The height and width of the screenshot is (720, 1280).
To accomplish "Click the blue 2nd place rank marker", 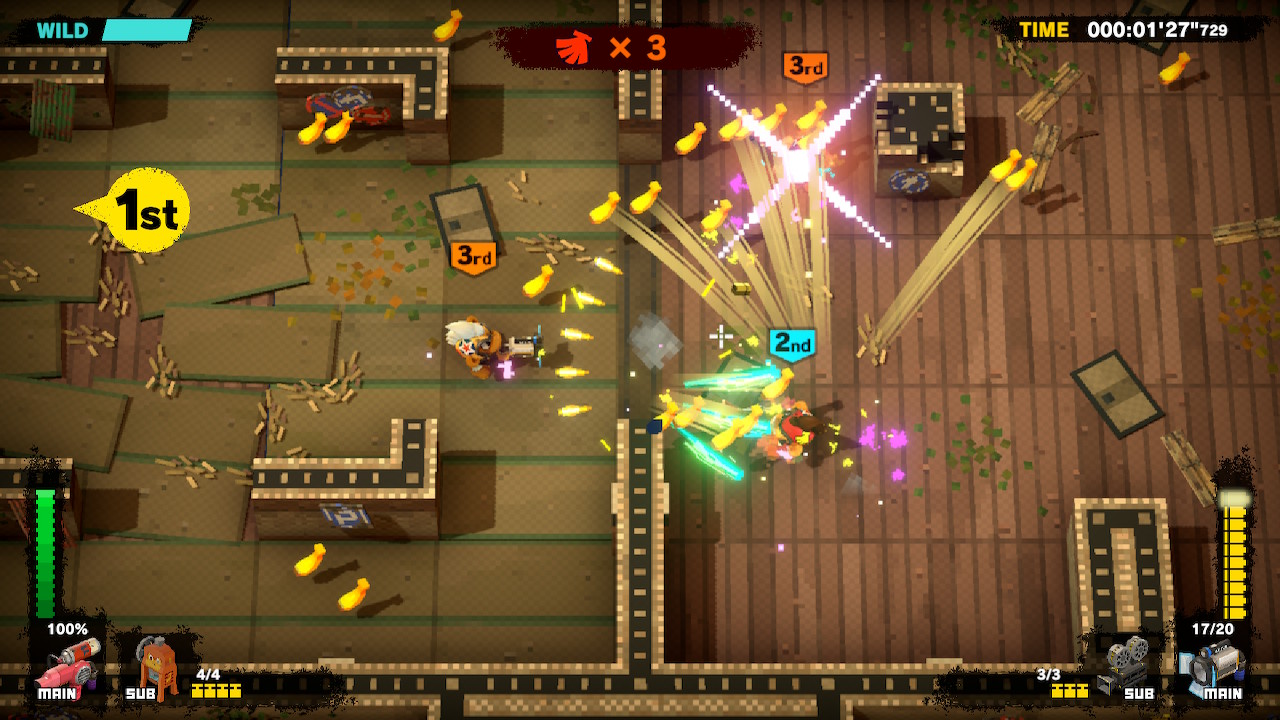I will (x=790, y=341).
